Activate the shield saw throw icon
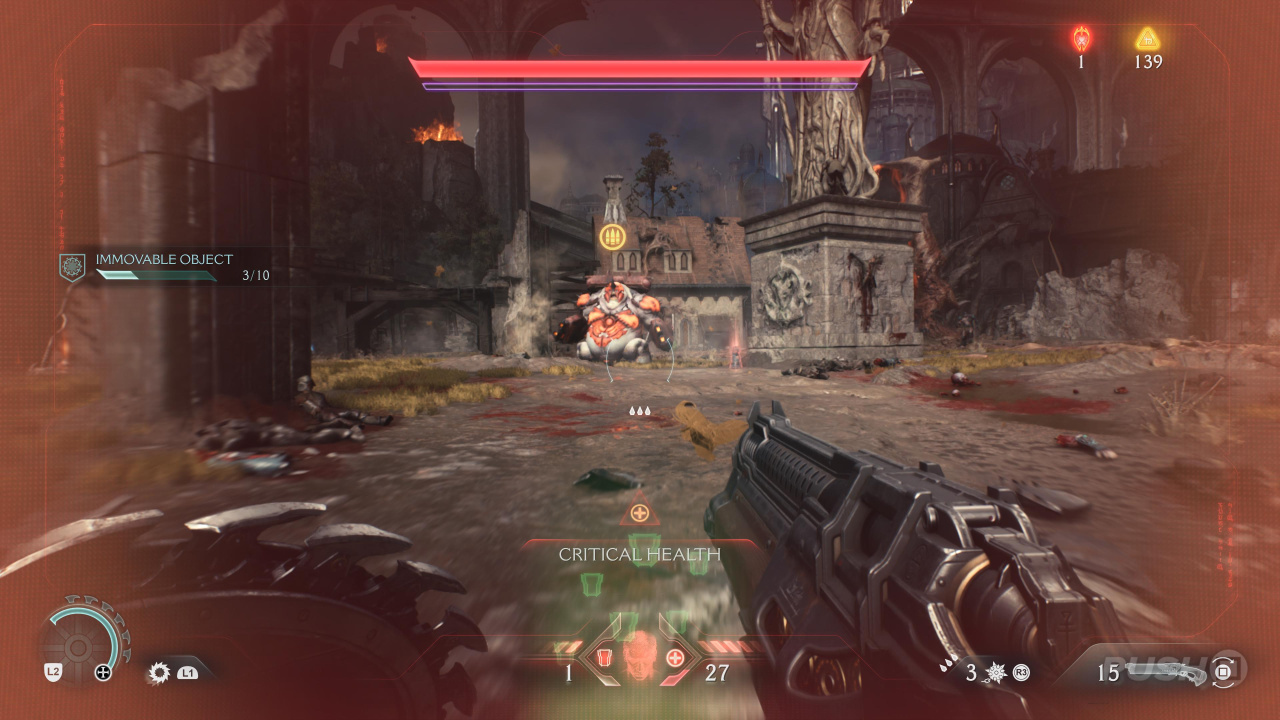This screenshot has width=1280, height=720. point(159,673)
